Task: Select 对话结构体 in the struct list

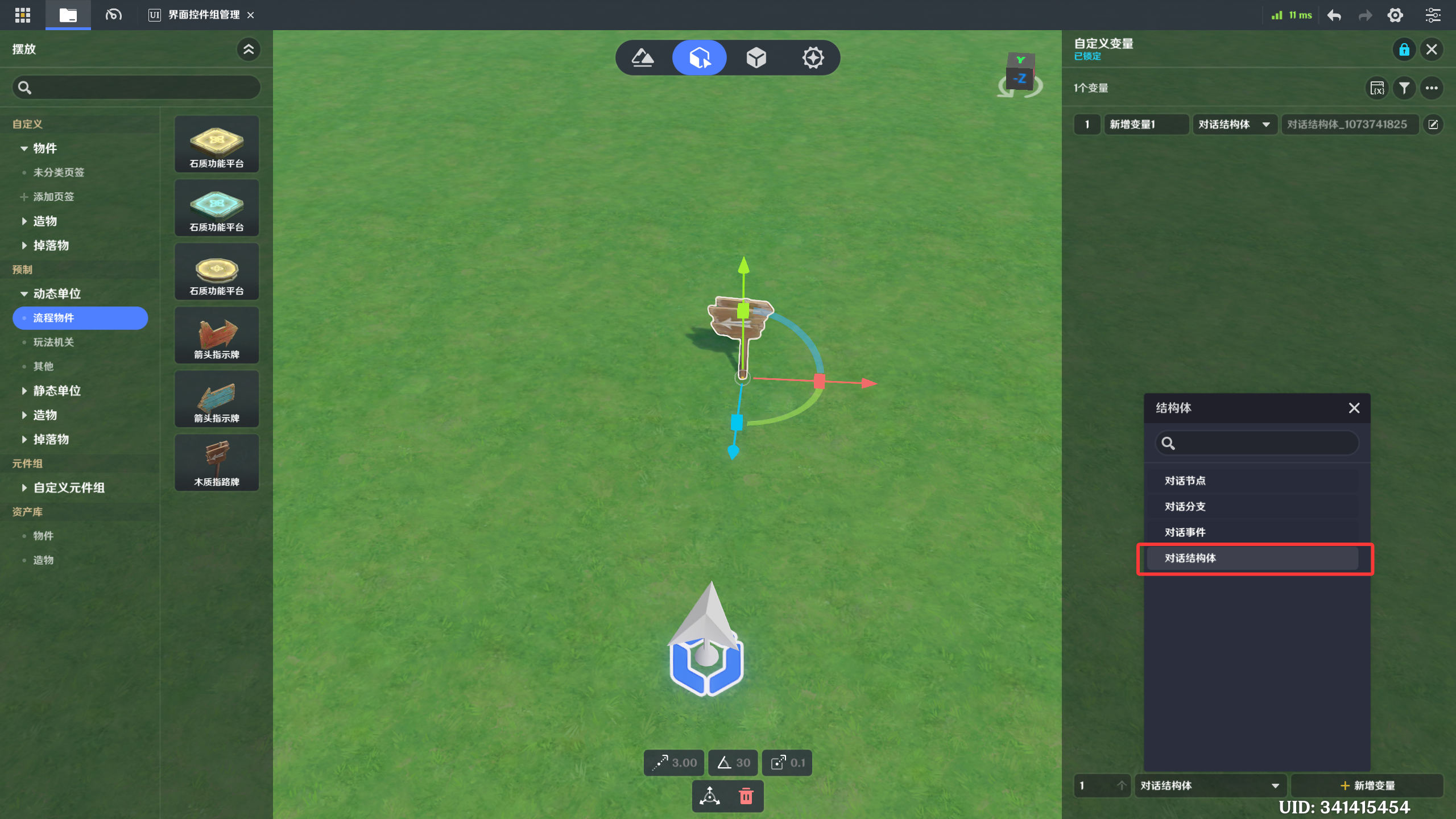Action: [x=1251, y=558]
